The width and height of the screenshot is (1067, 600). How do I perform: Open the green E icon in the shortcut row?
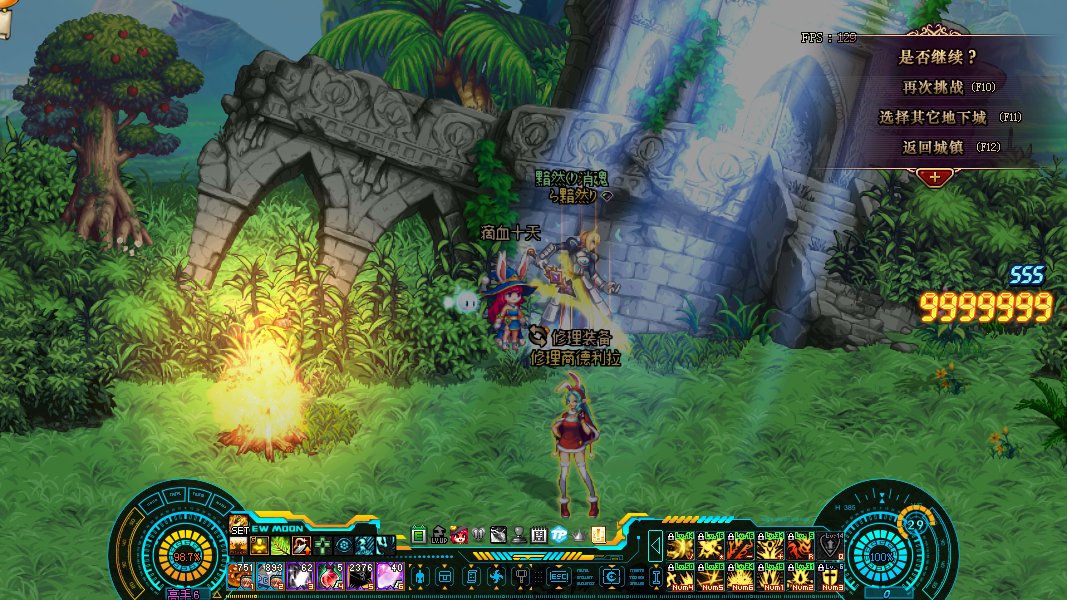pos(419,535)
